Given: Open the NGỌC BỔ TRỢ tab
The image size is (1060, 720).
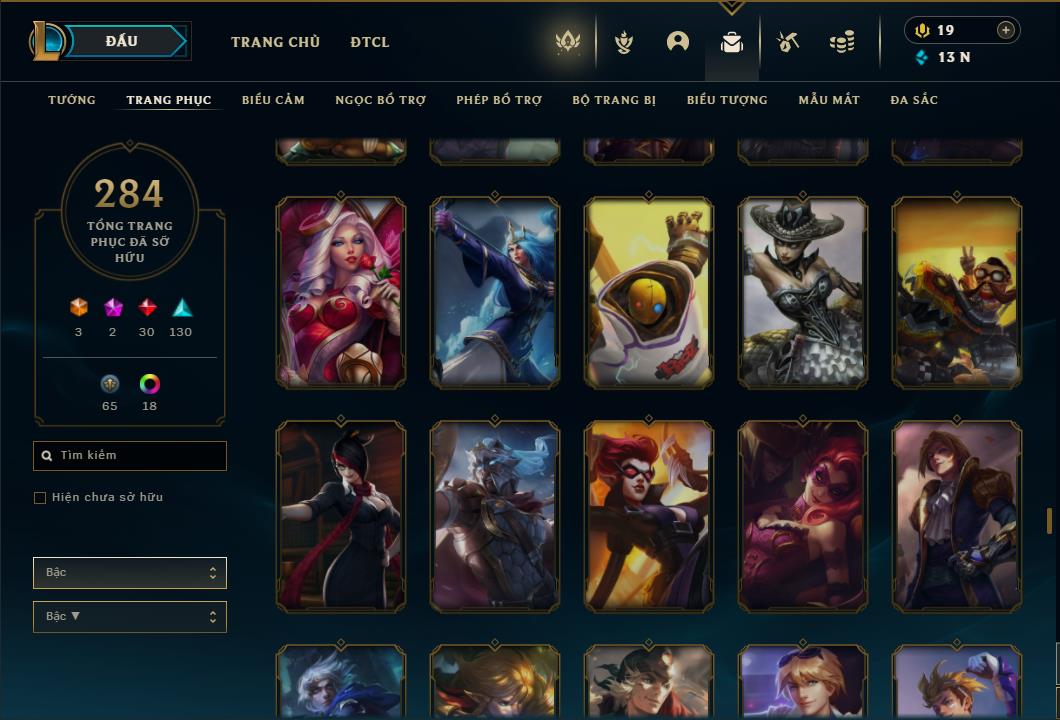Looking at the screenshot, I should click(x=380, y=100).
